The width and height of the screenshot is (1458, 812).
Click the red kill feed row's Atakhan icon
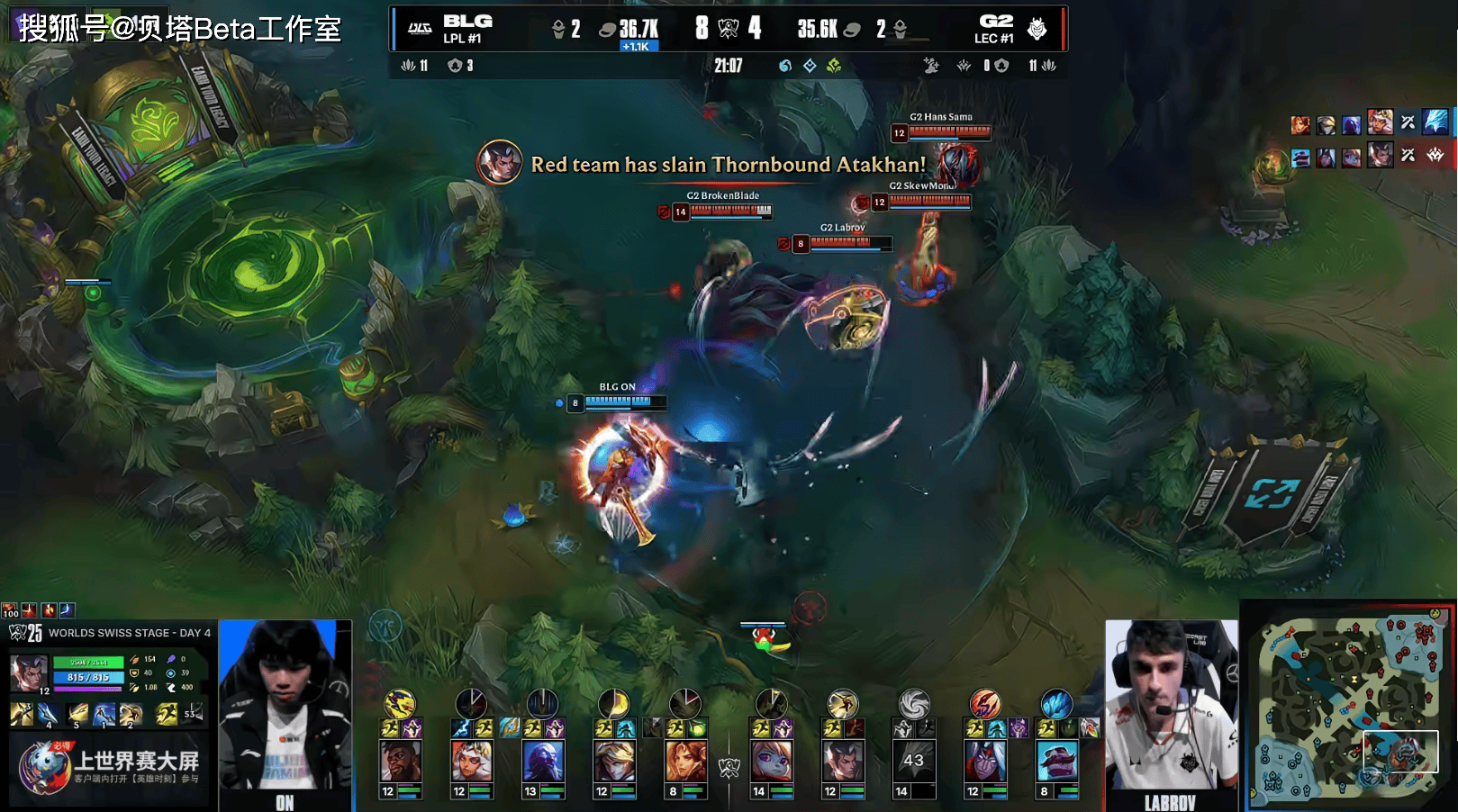coord(1435,155)
